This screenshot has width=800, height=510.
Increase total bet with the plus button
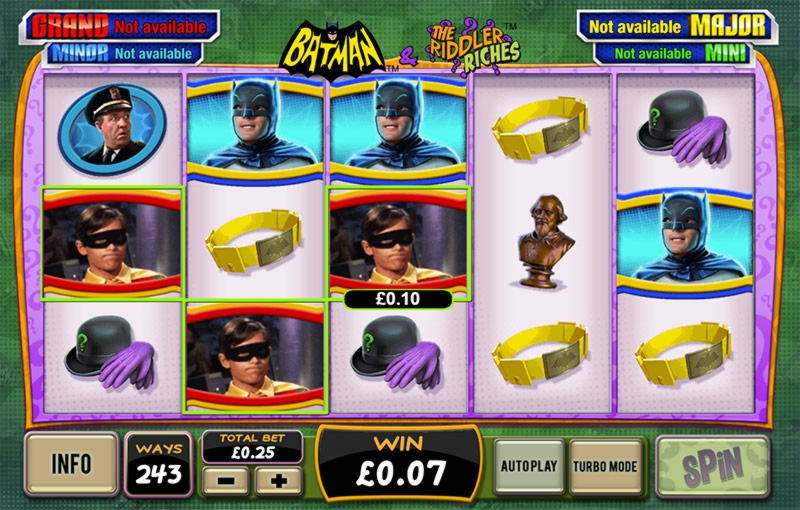[x=278, y=480]
